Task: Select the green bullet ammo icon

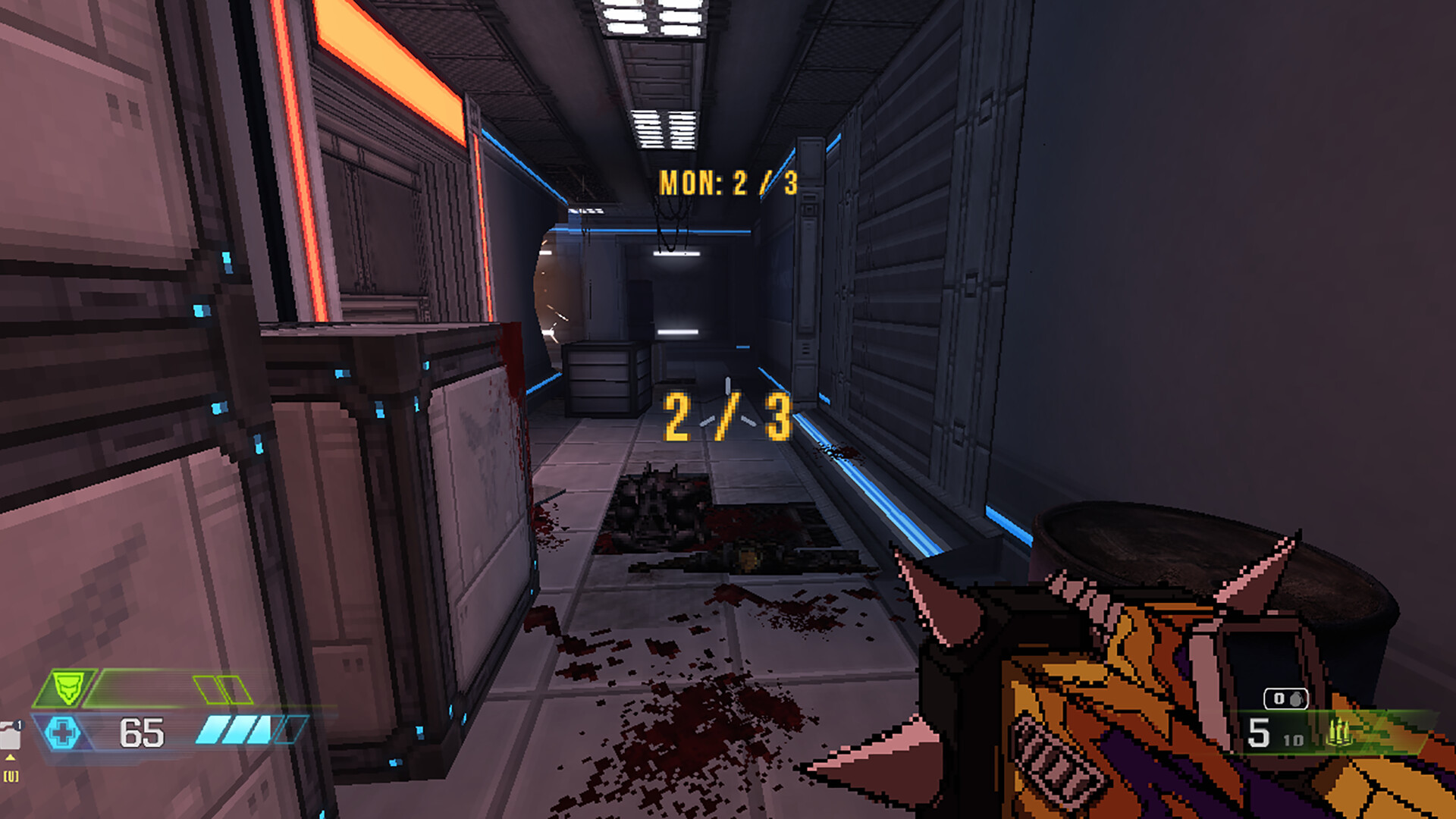Action: click(1340, 733)
